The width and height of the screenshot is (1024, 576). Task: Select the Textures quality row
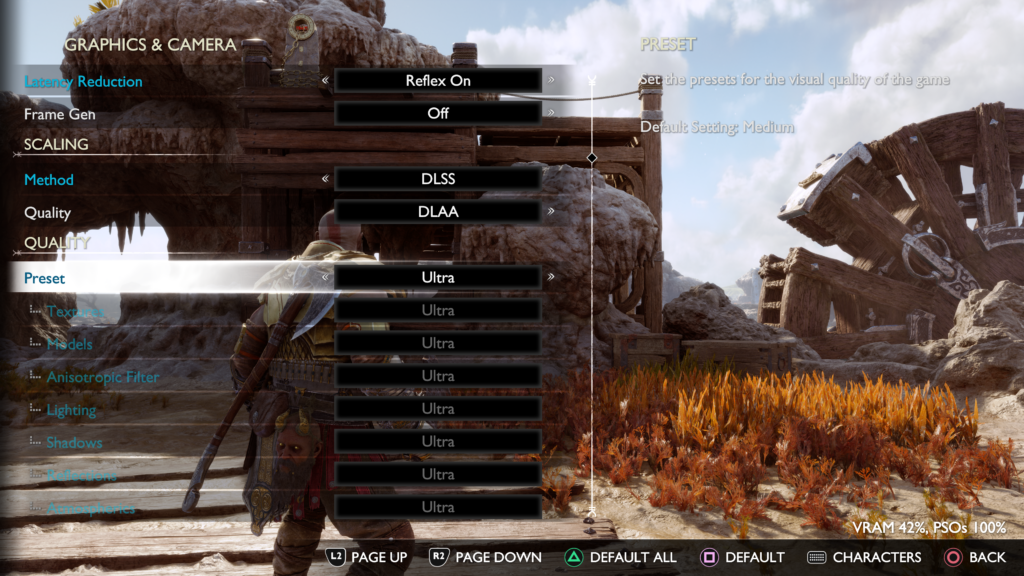coord(75,311)
